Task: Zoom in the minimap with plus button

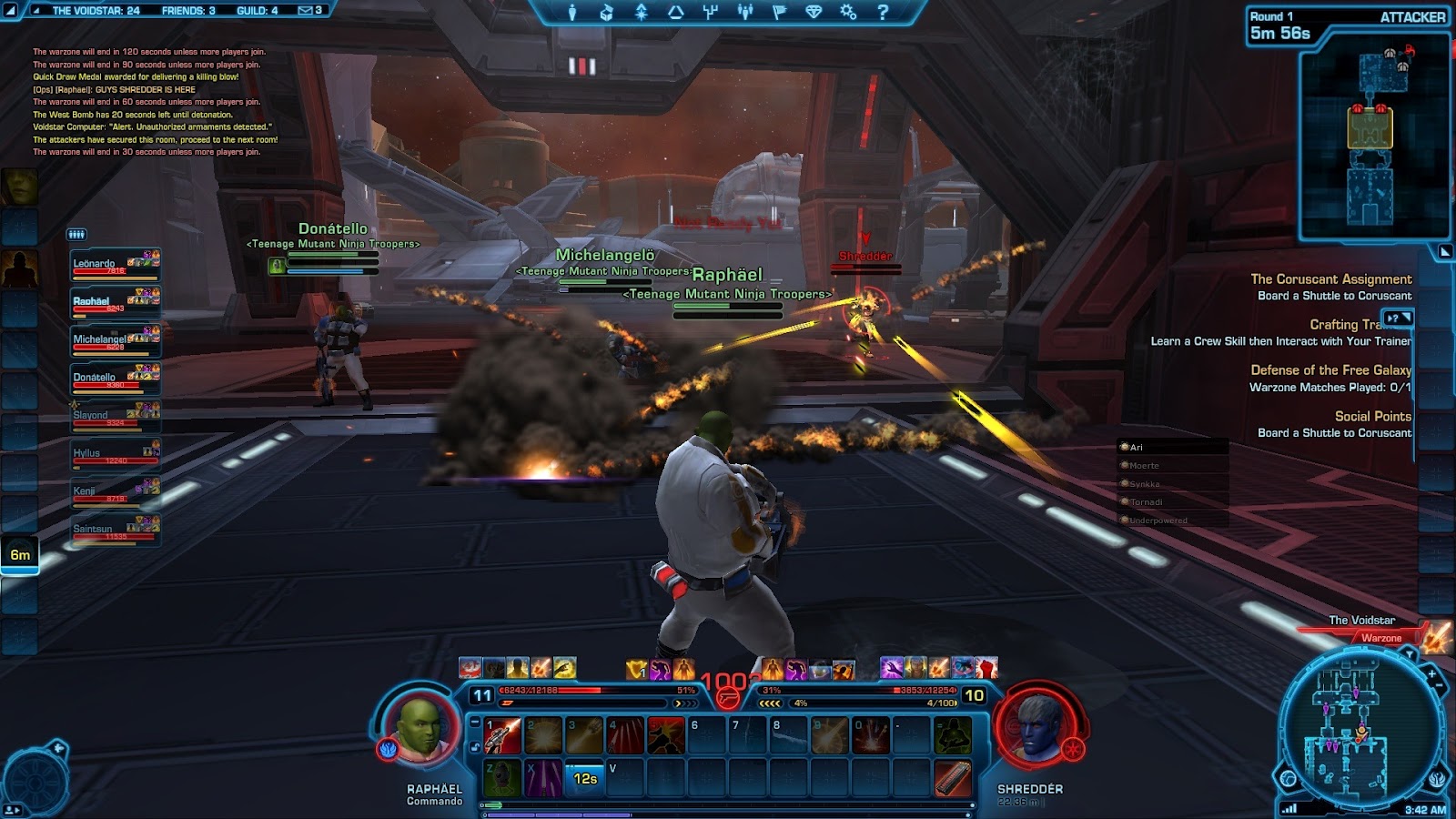Action: point(1432,674)
